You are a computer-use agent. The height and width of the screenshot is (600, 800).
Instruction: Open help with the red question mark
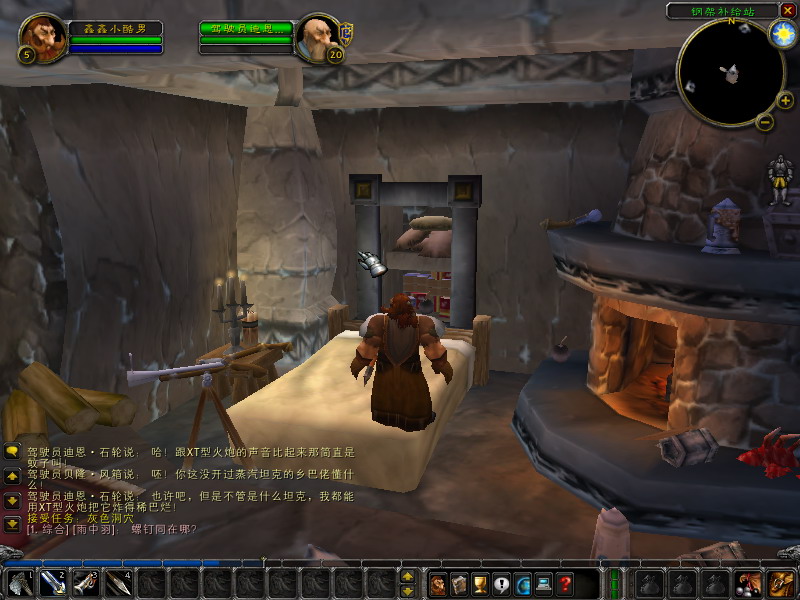(x=565, y=584)
